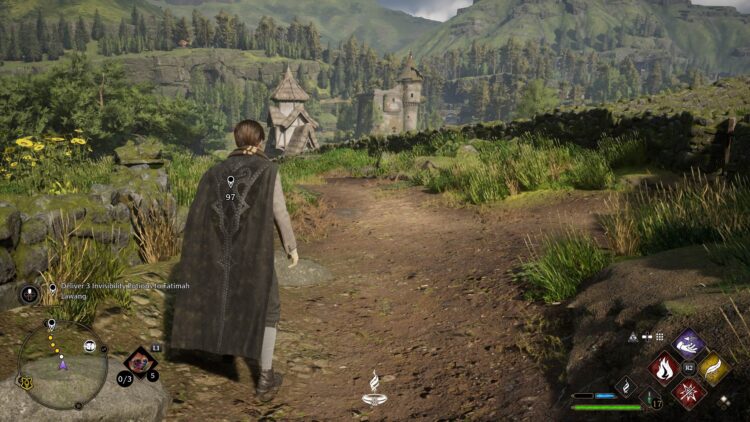
Task: Select the white waypoint pin on the minimap
Action: 51,325
